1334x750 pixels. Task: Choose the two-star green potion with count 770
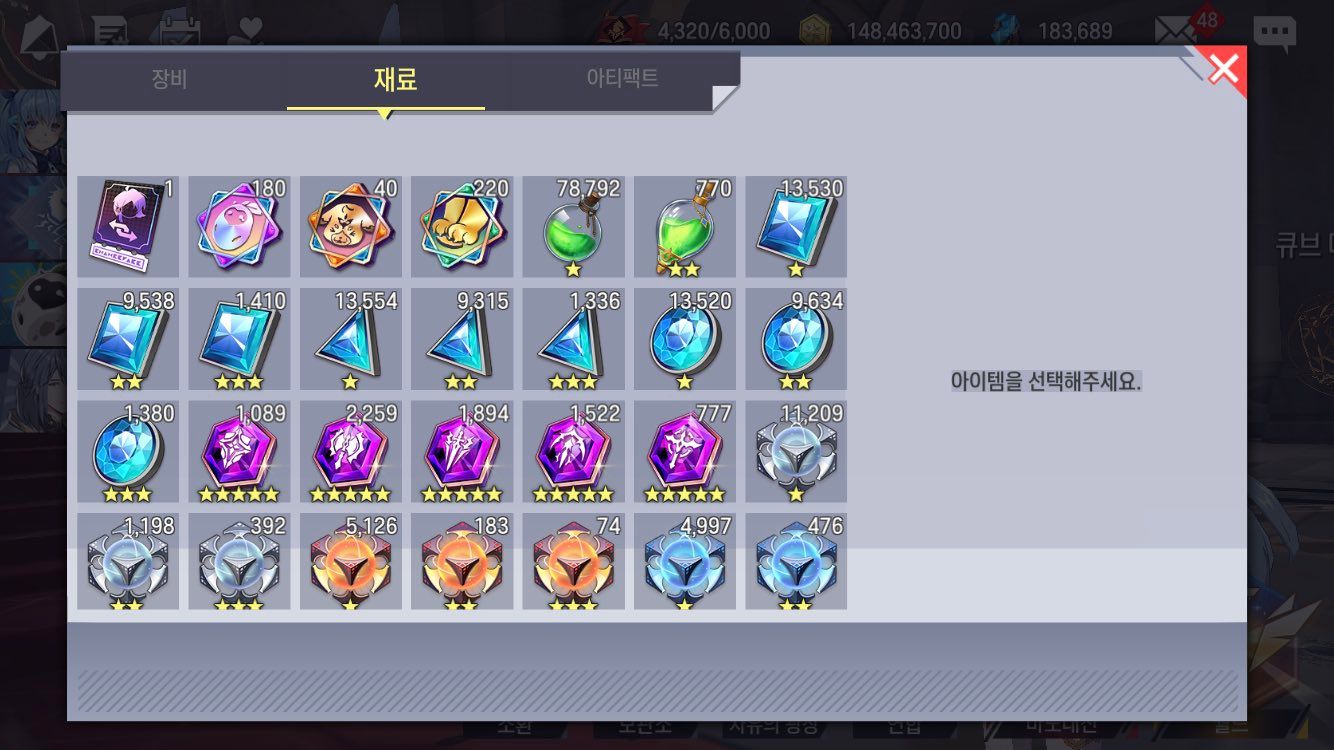pyautogui.click(x=685, y=227)
